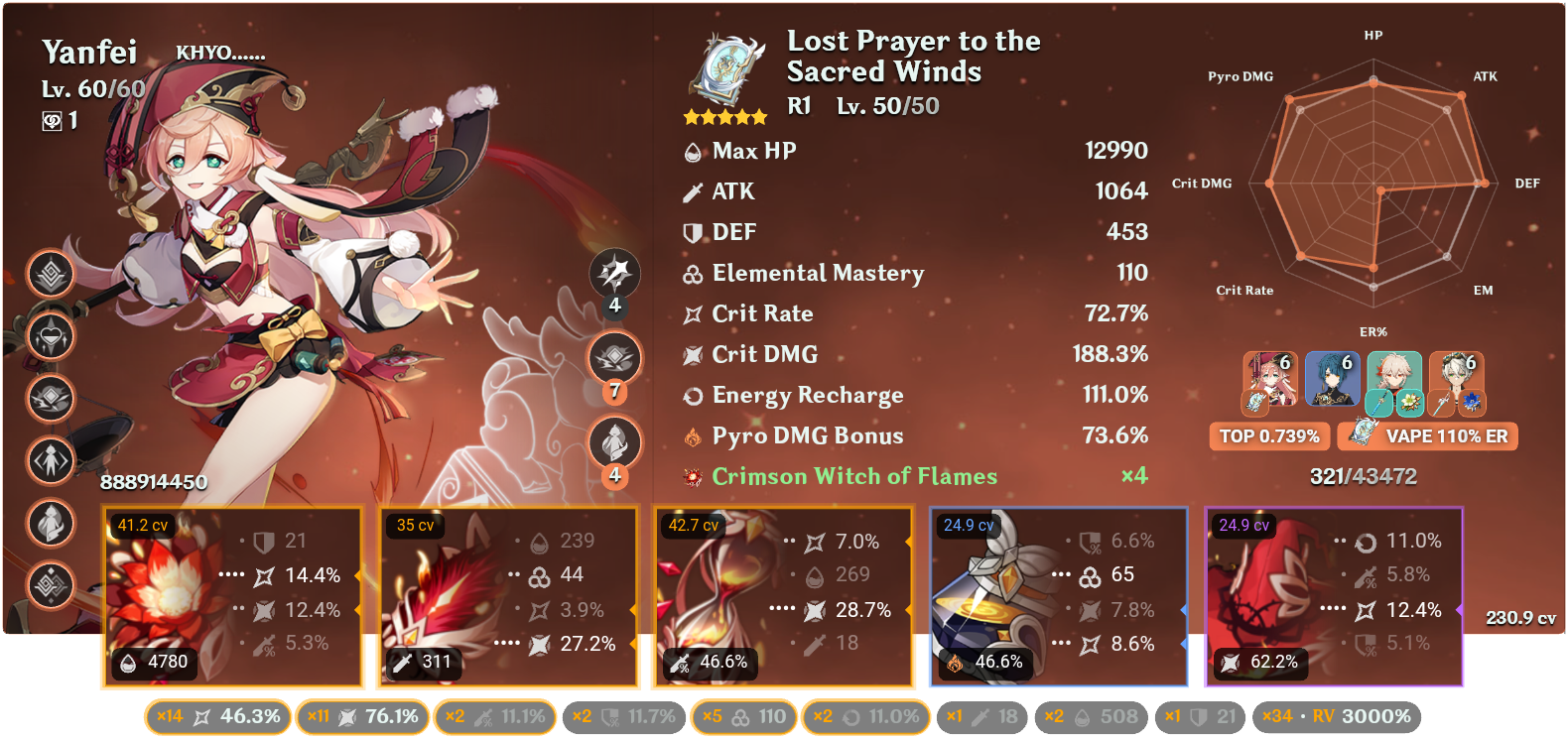This screenshot has width=1568, height=741.
Task: Click the TOP 0.739% ranking button
Action: tap(1269, 435)
